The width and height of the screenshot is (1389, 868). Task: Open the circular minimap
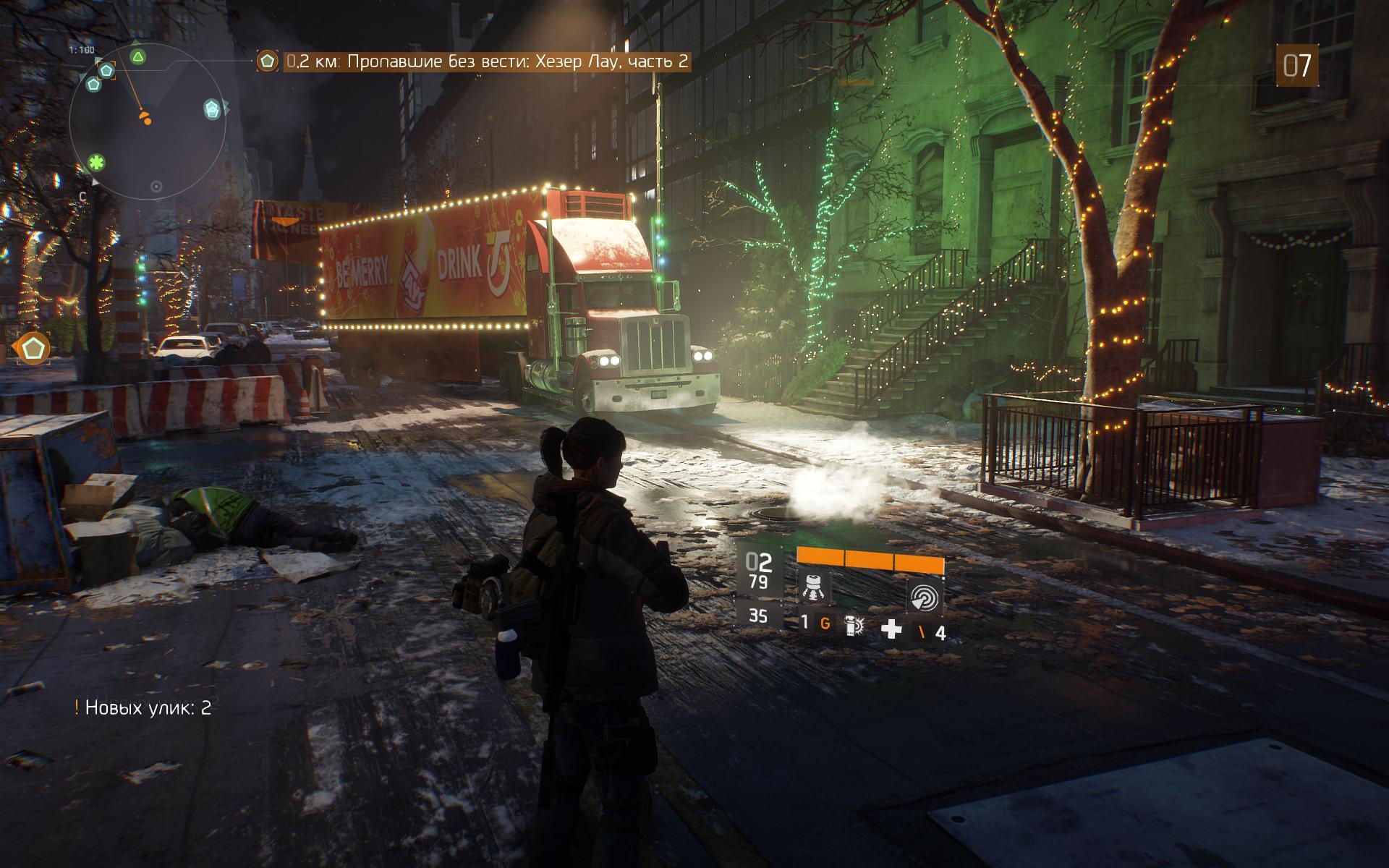click(x=148, y=123)
